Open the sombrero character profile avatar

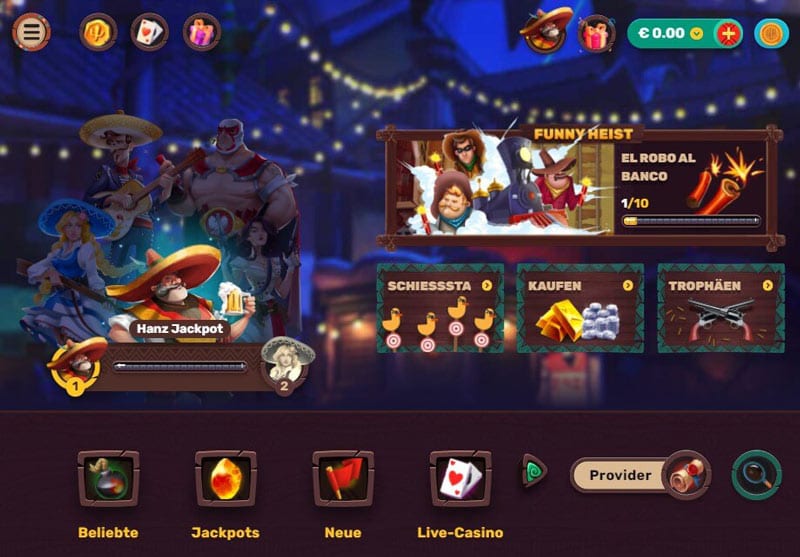coord(546,30)
